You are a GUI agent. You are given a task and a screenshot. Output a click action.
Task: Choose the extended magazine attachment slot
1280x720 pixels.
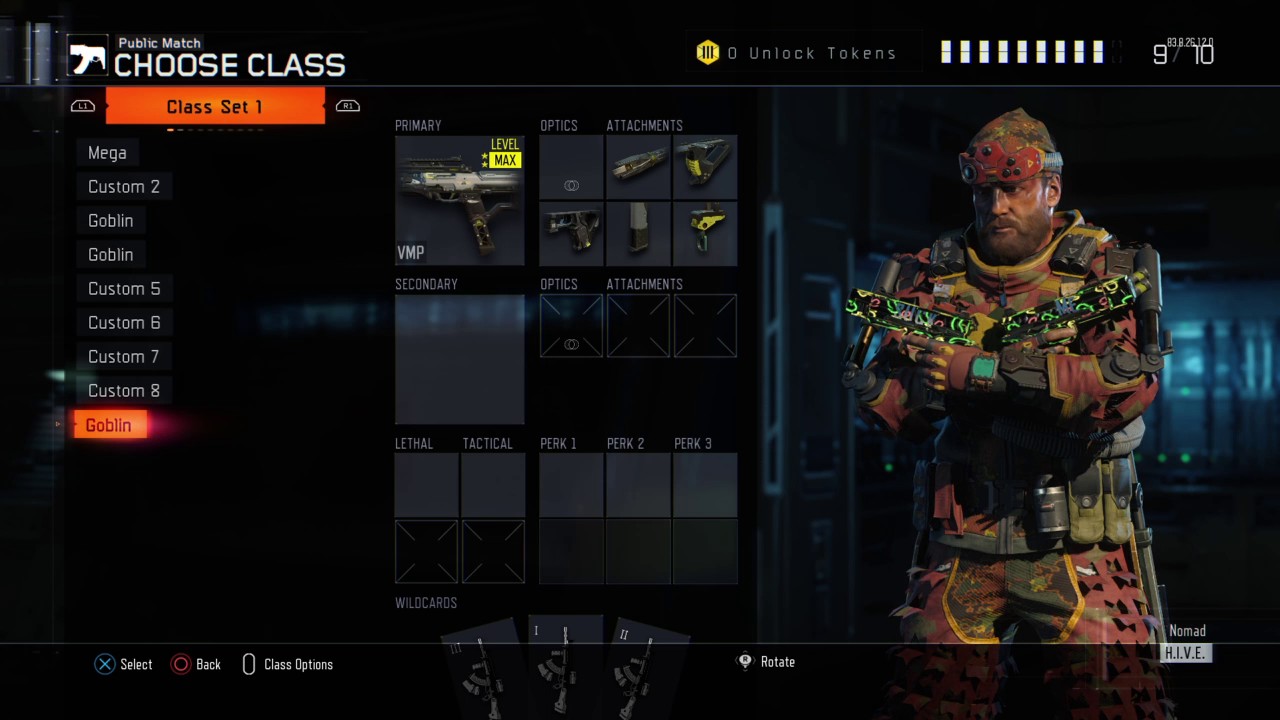click(638, 233)
